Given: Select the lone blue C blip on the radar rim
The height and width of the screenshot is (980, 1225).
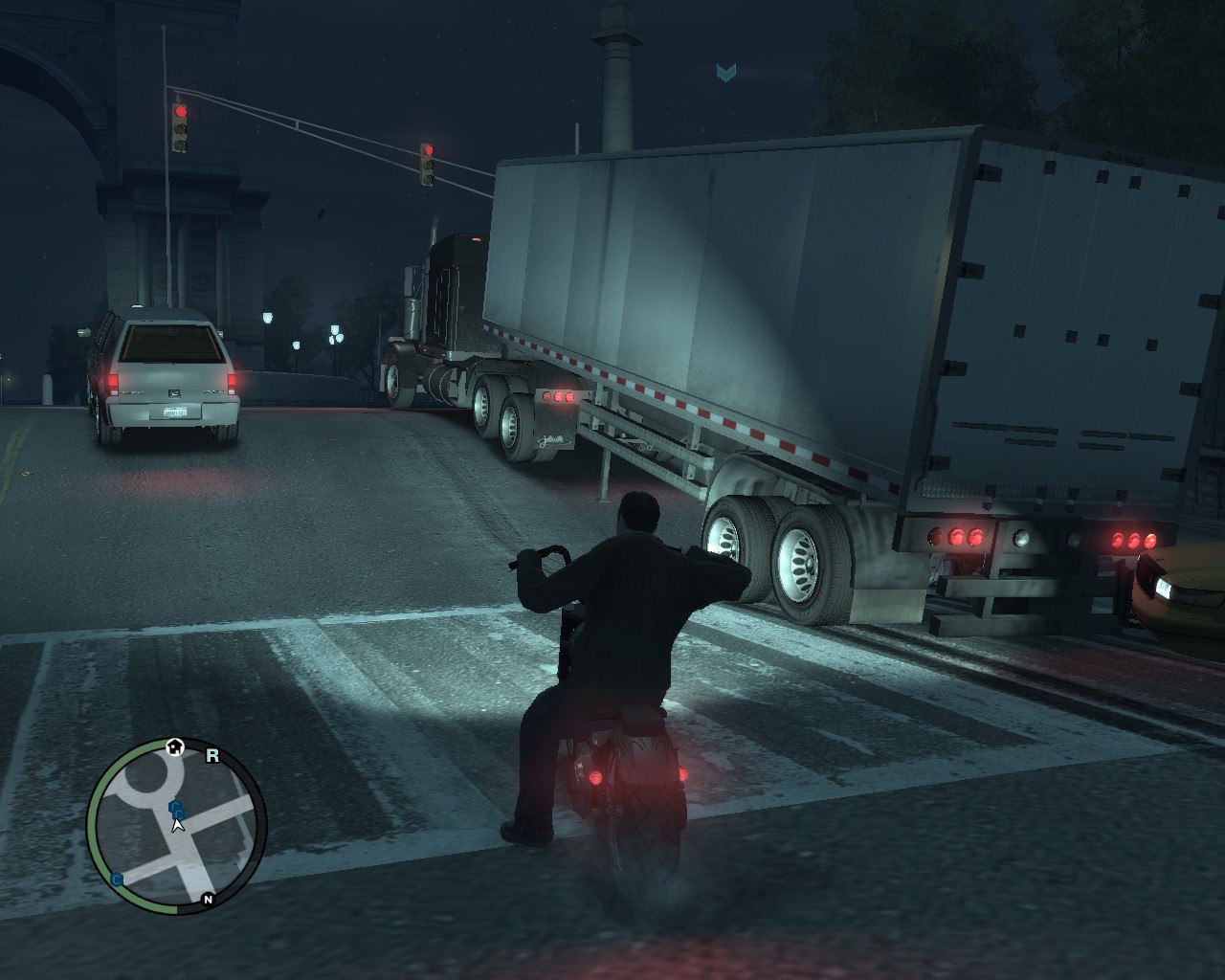Looking at the screenshot, I should pyautogui.click(x=117, y=880).
